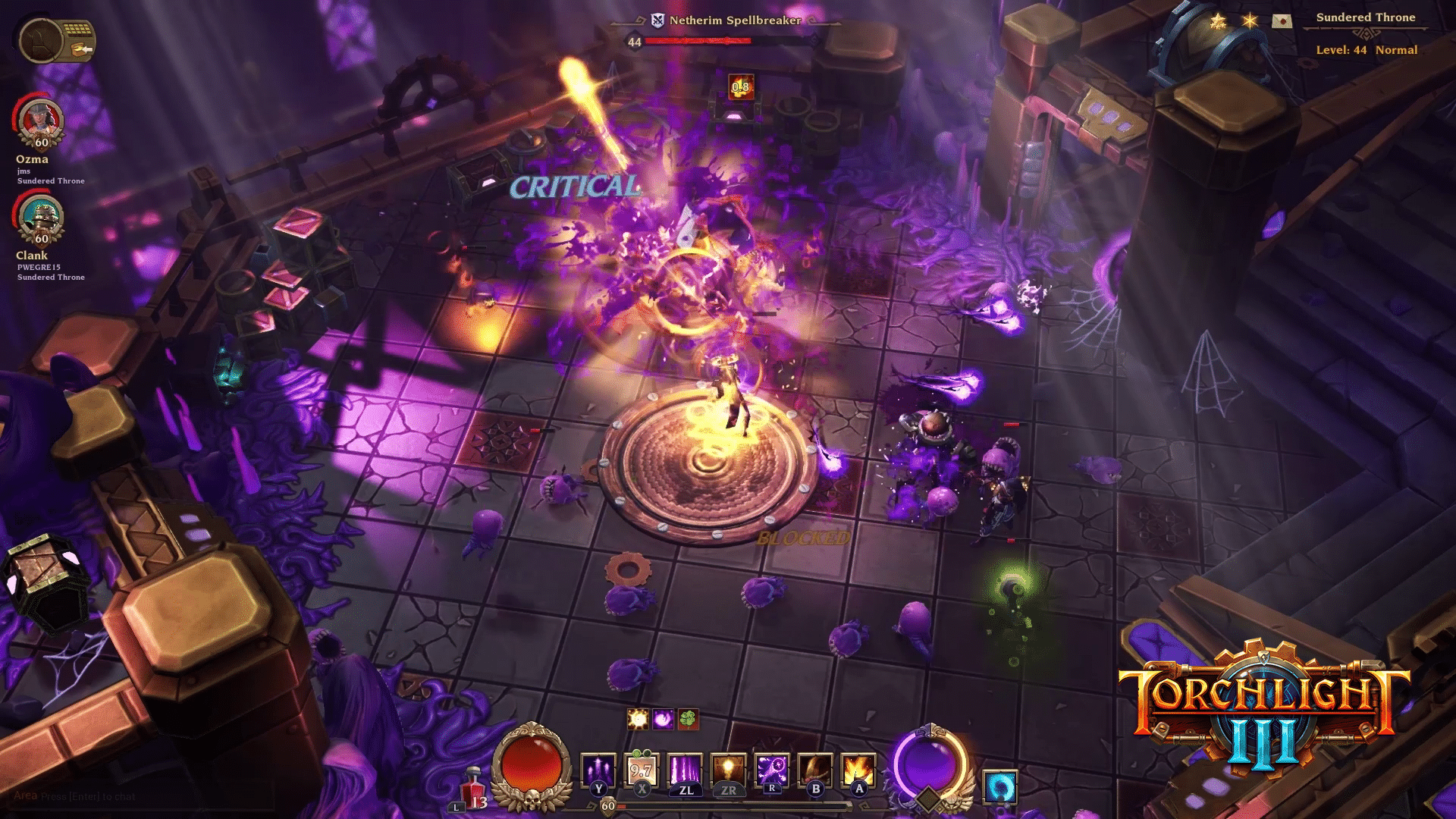Inspect the purple swirl buff icon
1456x819 pixels.
(x=663, y=719)
